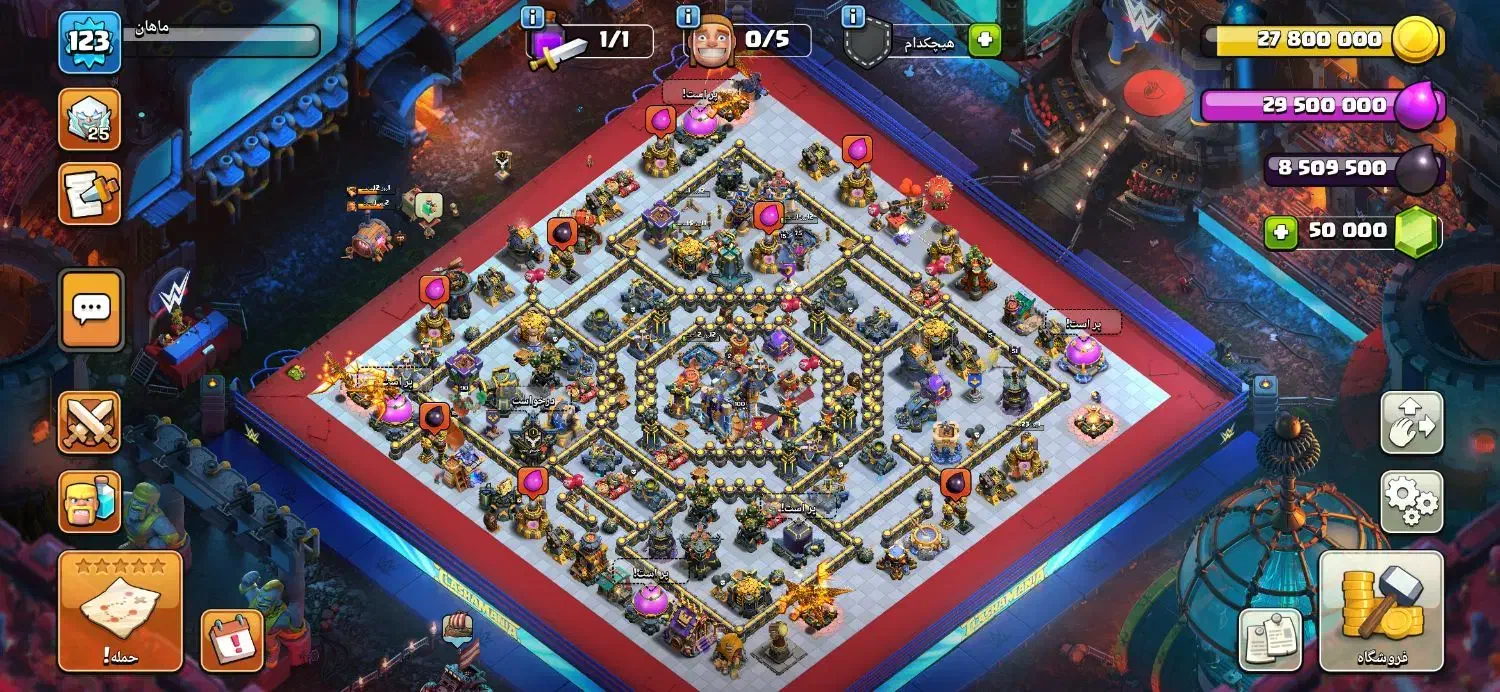
Task: Open the crossed swords battle log
Action: coord(90,422)
